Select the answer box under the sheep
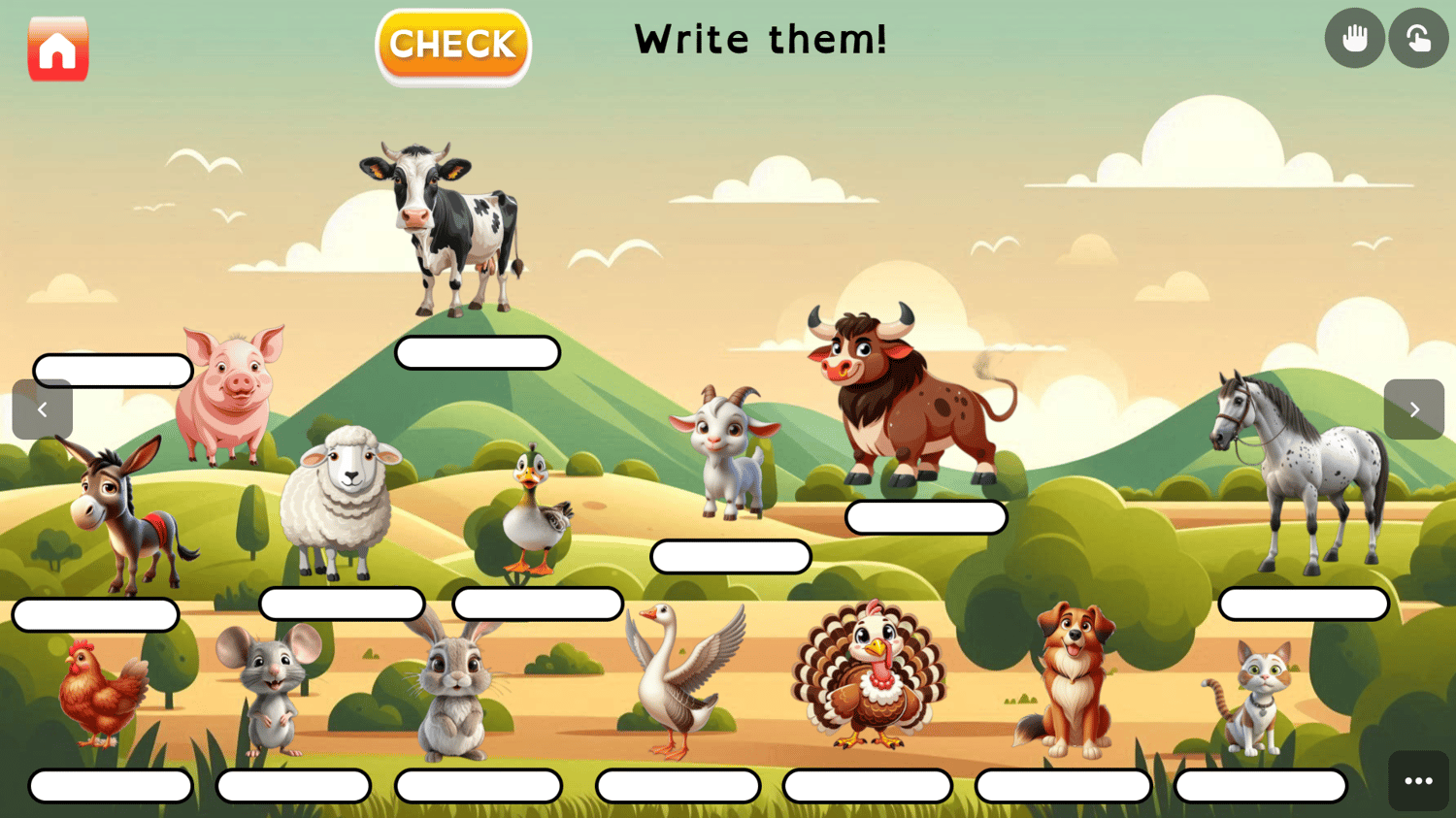Viewport: 1456px width, 818px height. 342,604
